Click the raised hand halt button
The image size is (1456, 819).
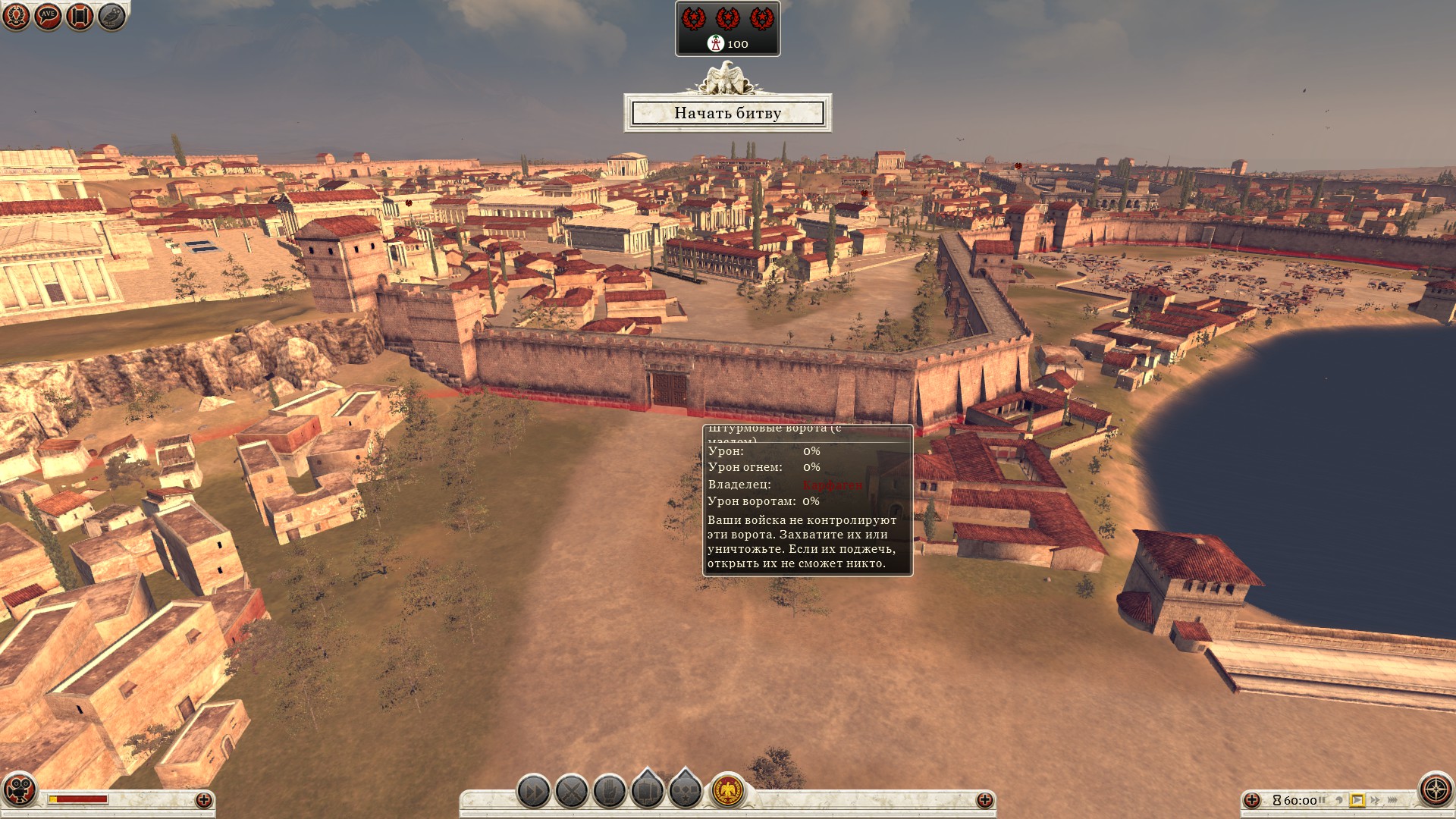(x=610, y=792)
